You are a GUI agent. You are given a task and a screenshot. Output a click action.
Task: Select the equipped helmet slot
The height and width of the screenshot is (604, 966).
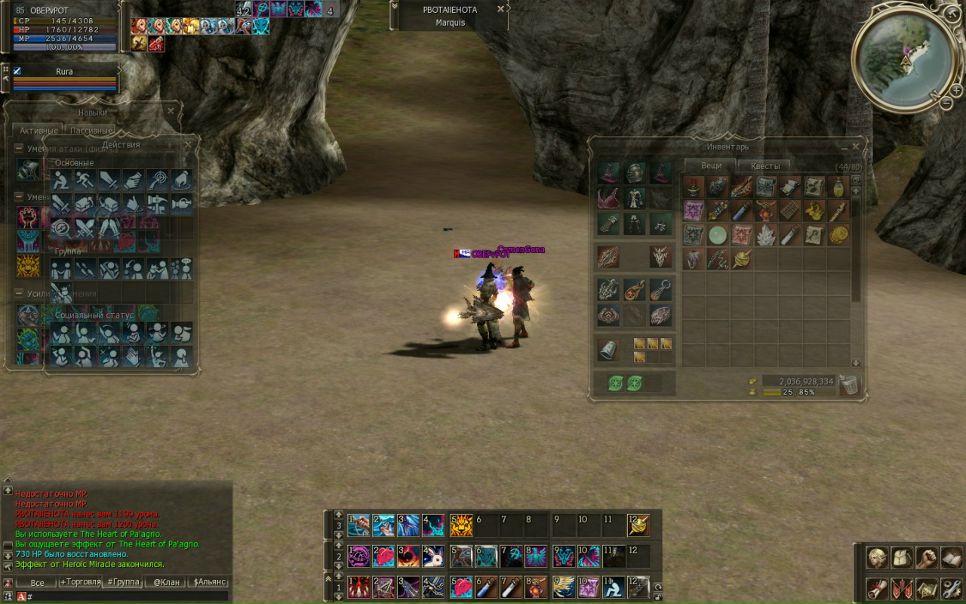[634, 173]
